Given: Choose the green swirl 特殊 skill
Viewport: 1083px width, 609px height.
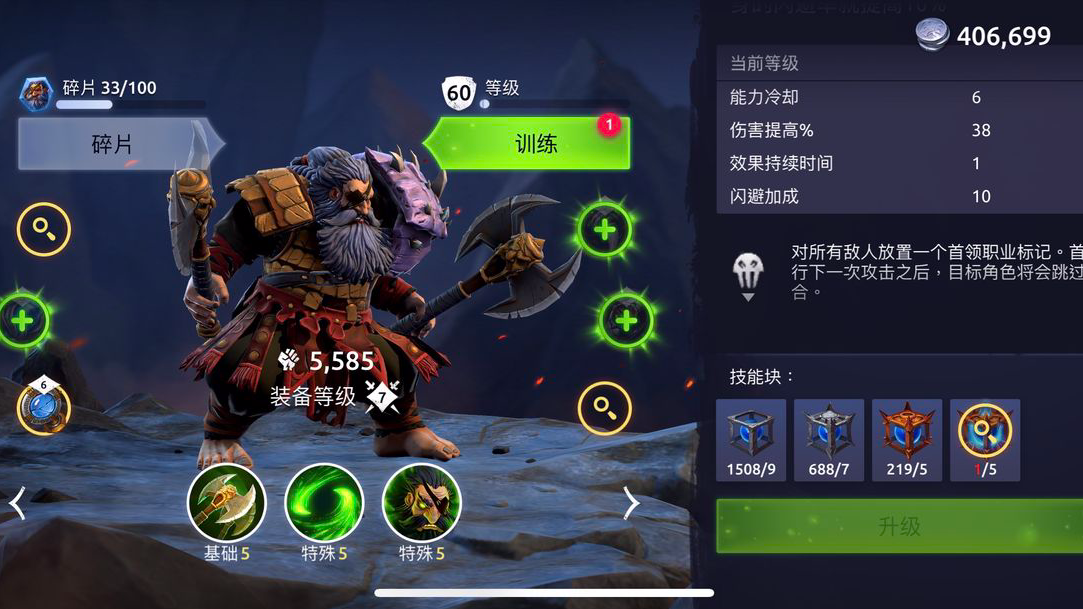Looking at the screenshot, I should pos(324,503).
